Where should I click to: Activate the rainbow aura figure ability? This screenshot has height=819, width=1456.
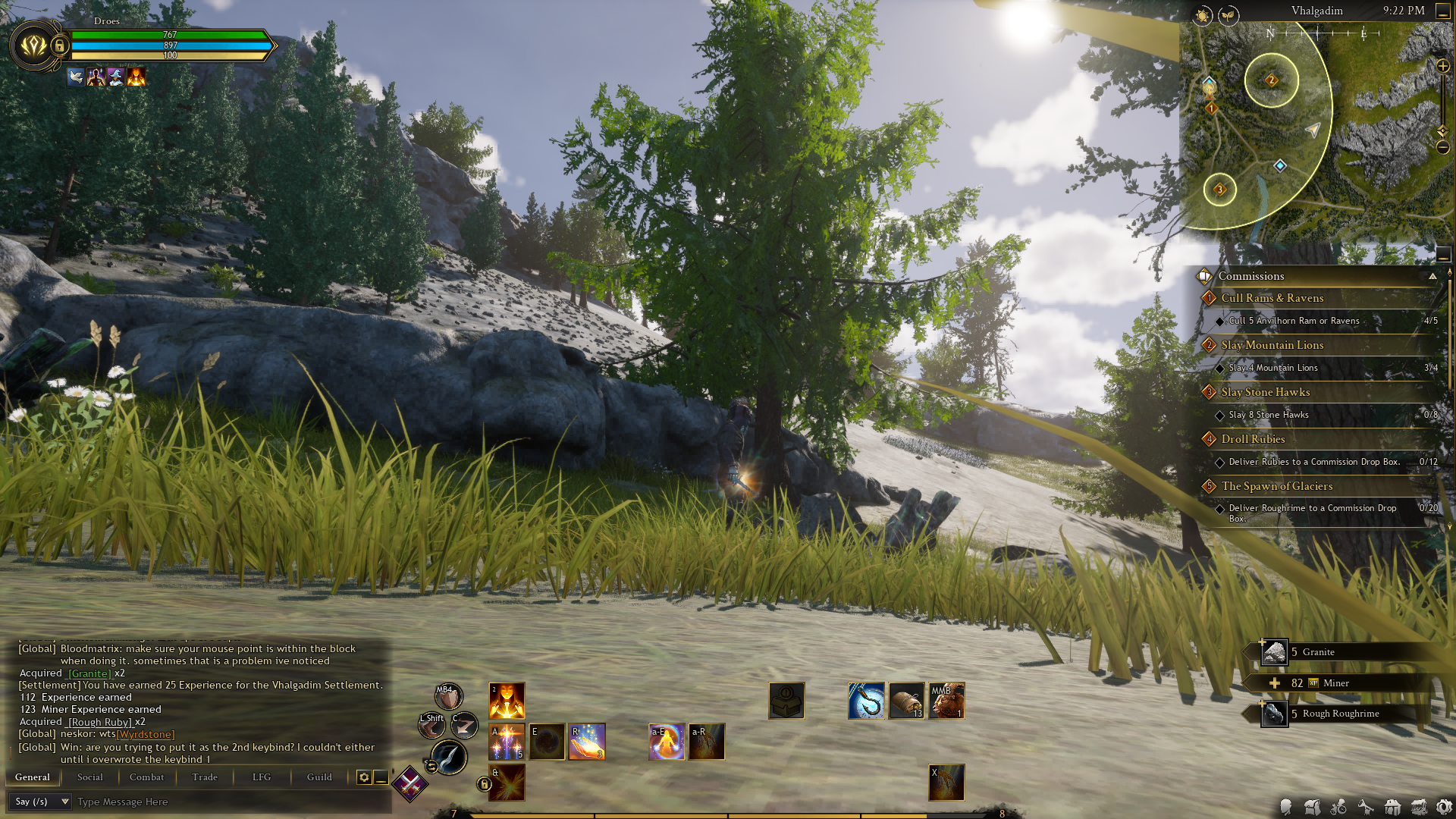667,742
